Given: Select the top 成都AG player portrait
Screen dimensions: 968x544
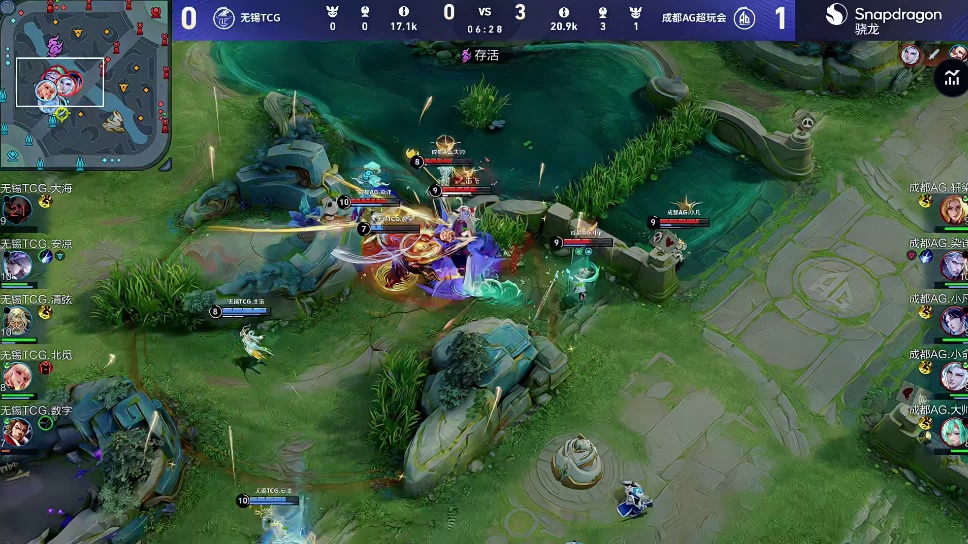Looking at the screenshot, I should click(x=953, y=210).
